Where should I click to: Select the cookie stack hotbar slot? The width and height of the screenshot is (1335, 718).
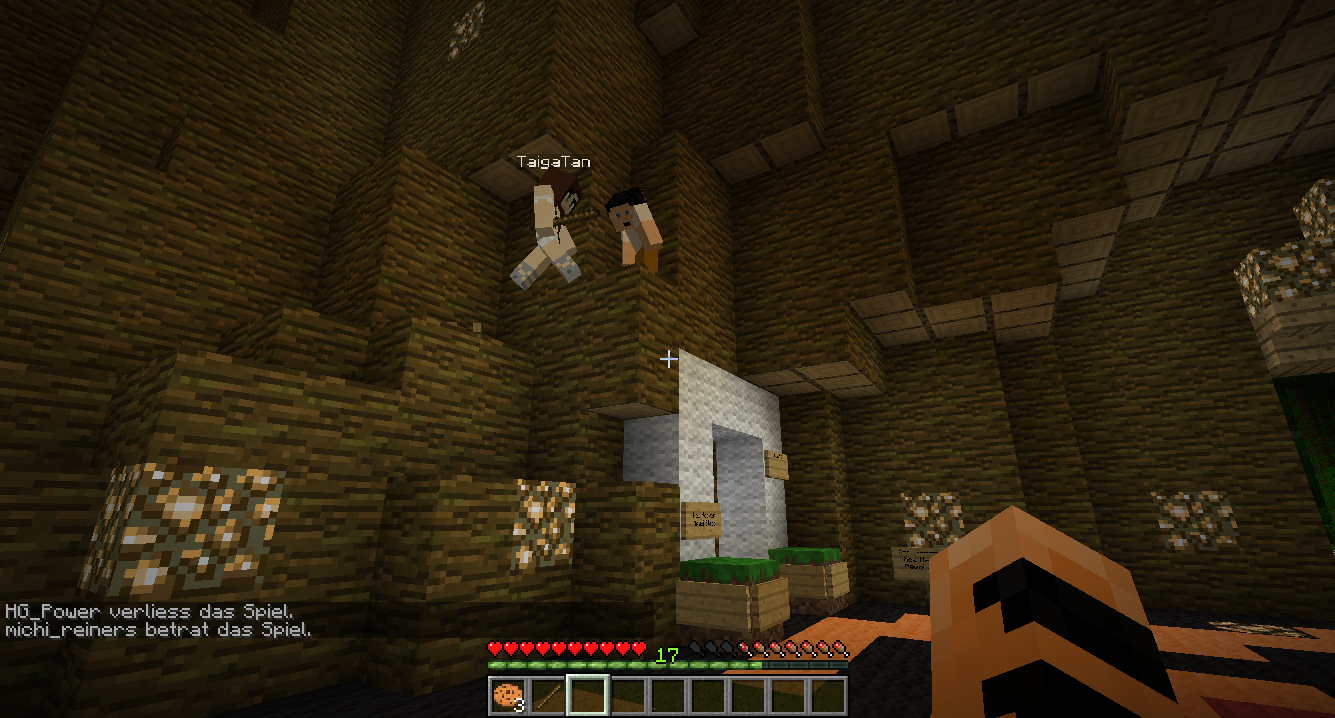tap(507, 695)
